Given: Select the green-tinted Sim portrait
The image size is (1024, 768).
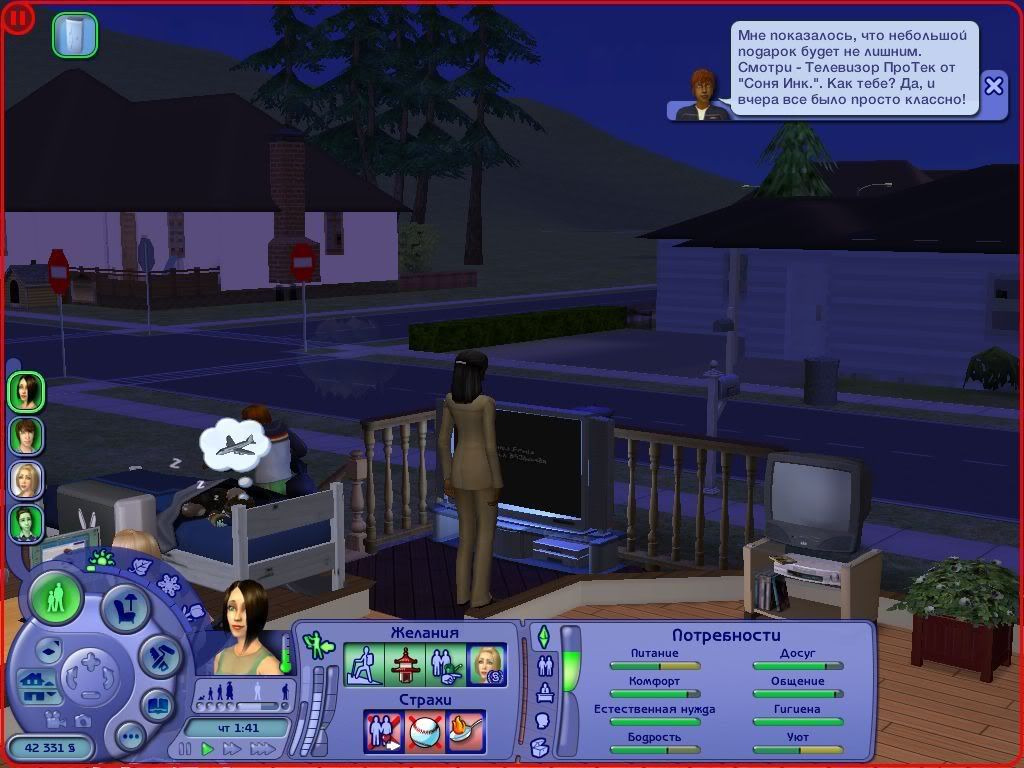Looking at the screenshot, I should (26, 522).
